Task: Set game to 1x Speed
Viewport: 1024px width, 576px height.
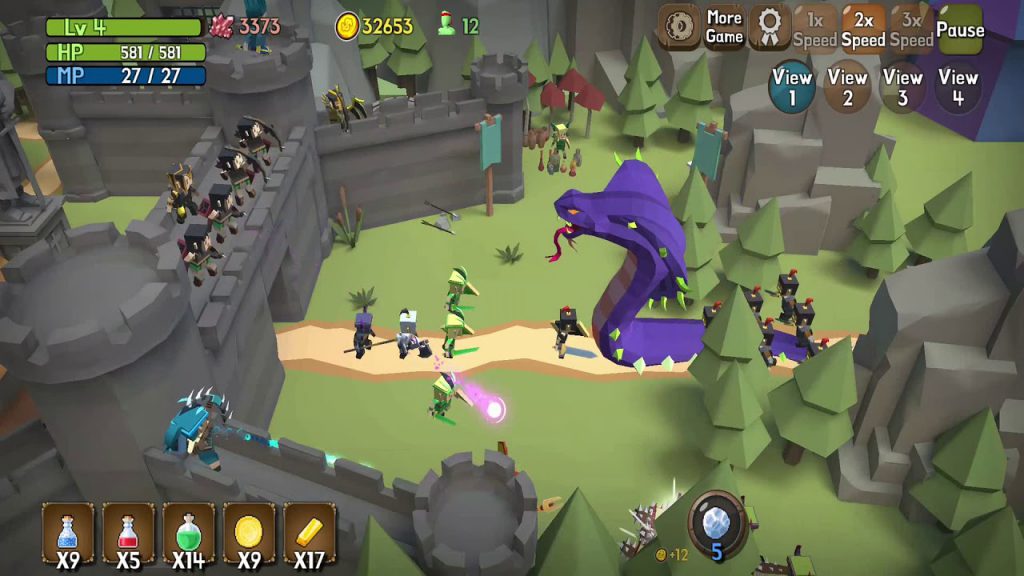Action: (x=815, y=27)
